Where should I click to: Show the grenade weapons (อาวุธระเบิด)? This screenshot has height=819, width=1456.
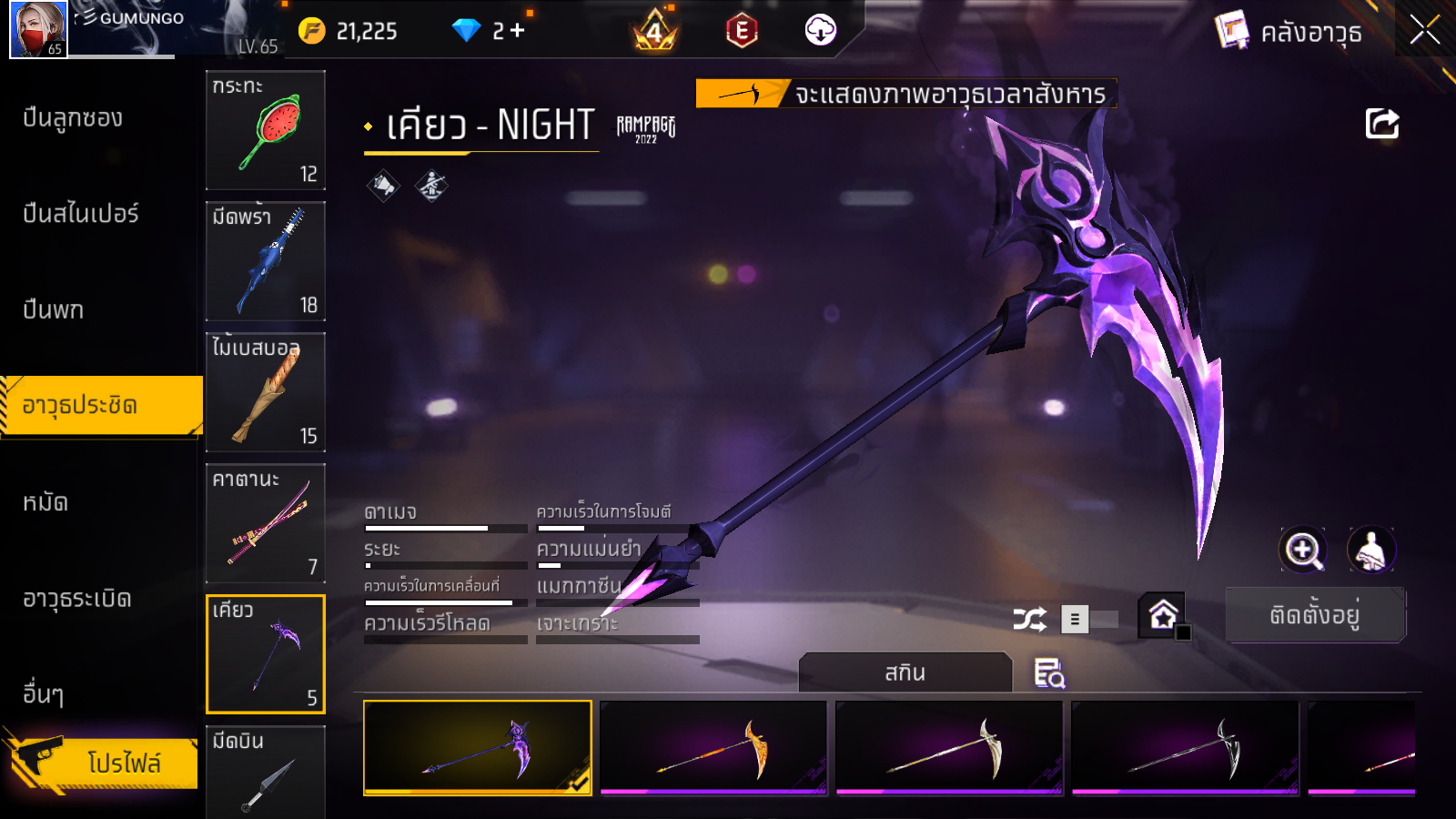77,599
